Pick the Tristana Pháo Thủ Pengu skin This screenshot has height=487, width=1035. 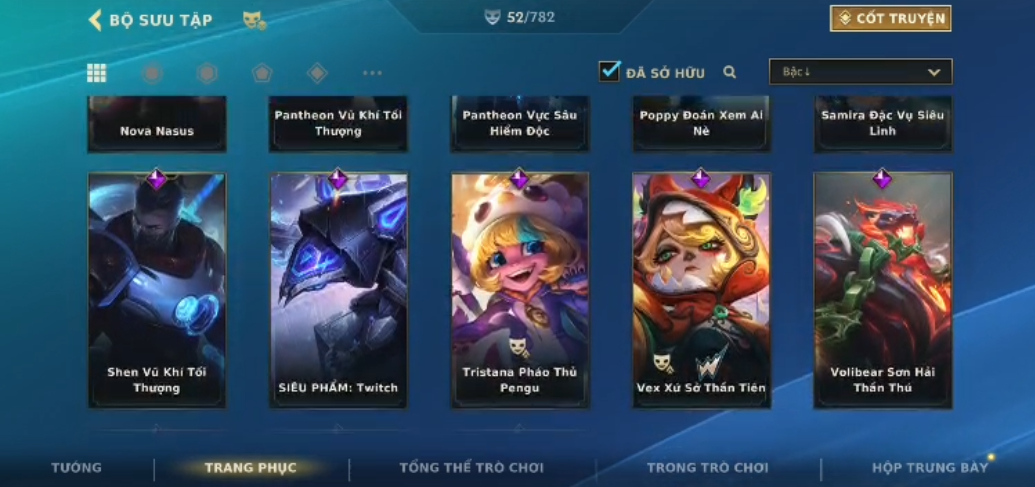pyautogui.click(x=520, y=290)
